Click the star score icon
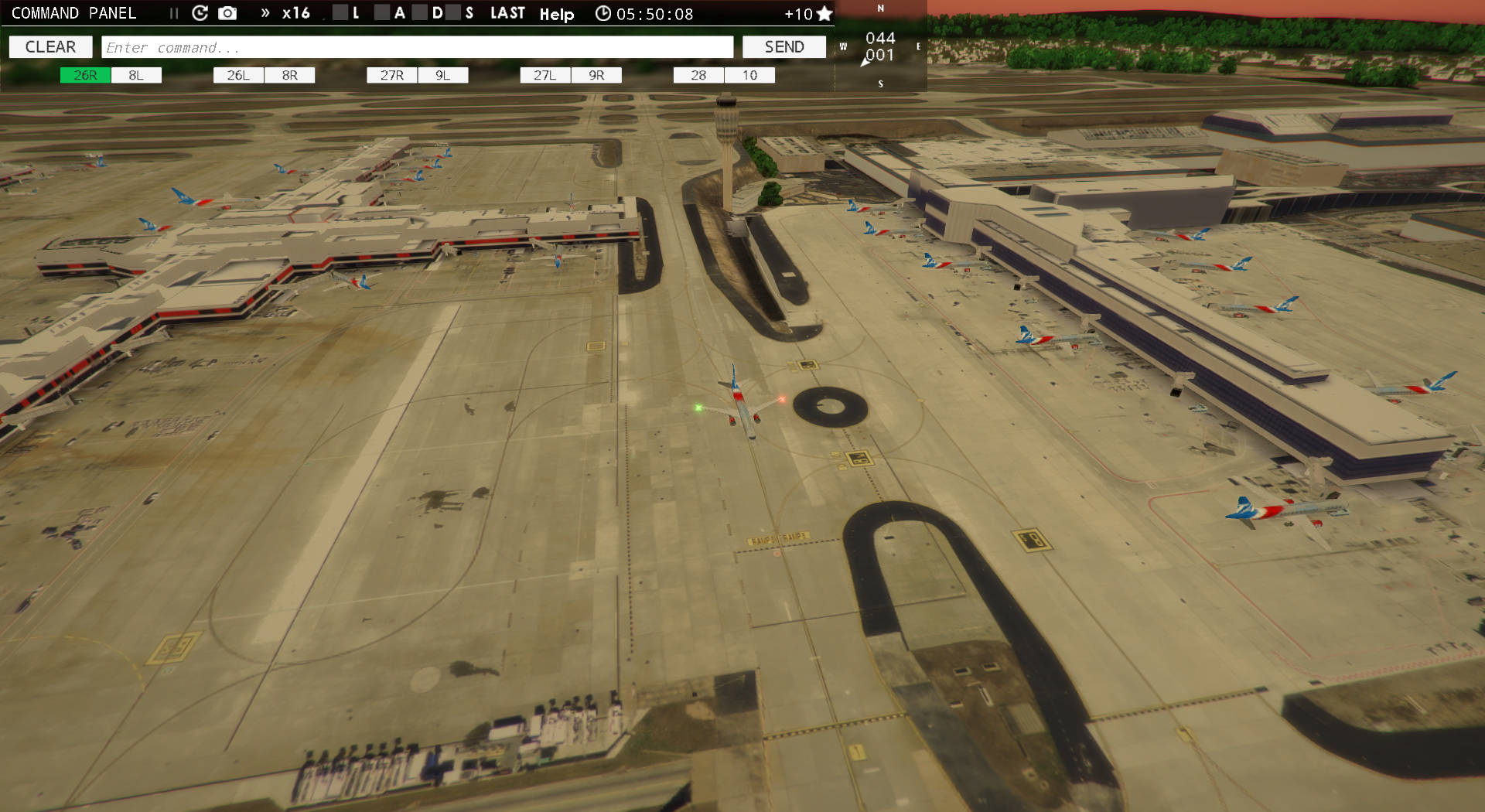Screen dimensions: 1485x812 click(x=826, y=12)
